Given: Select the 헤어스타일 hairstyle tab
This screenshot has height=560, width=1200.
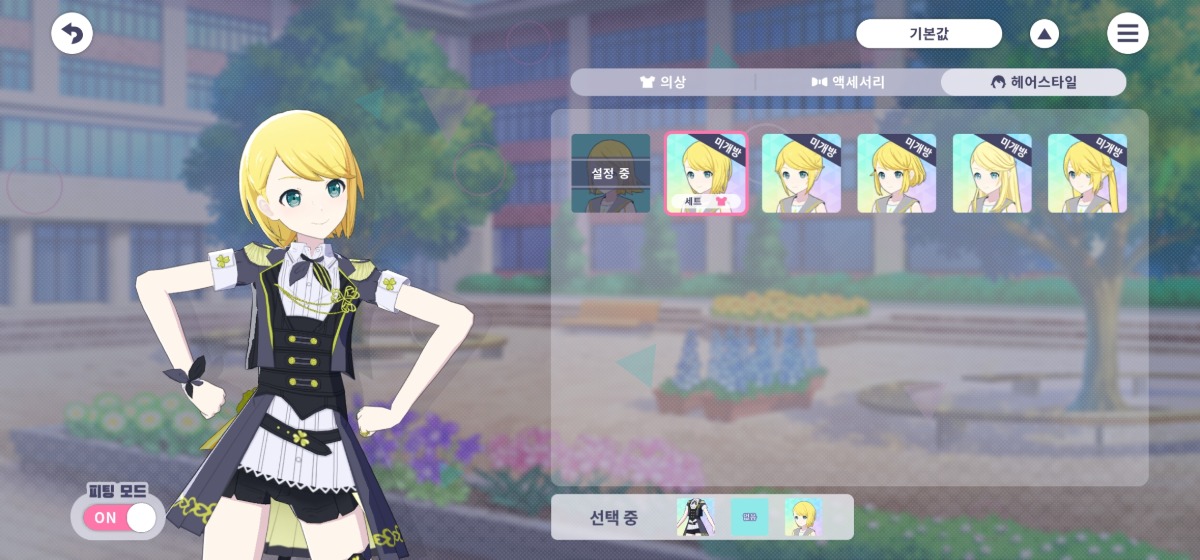Looking at the screenshot, I should [x=1033, y=82].
